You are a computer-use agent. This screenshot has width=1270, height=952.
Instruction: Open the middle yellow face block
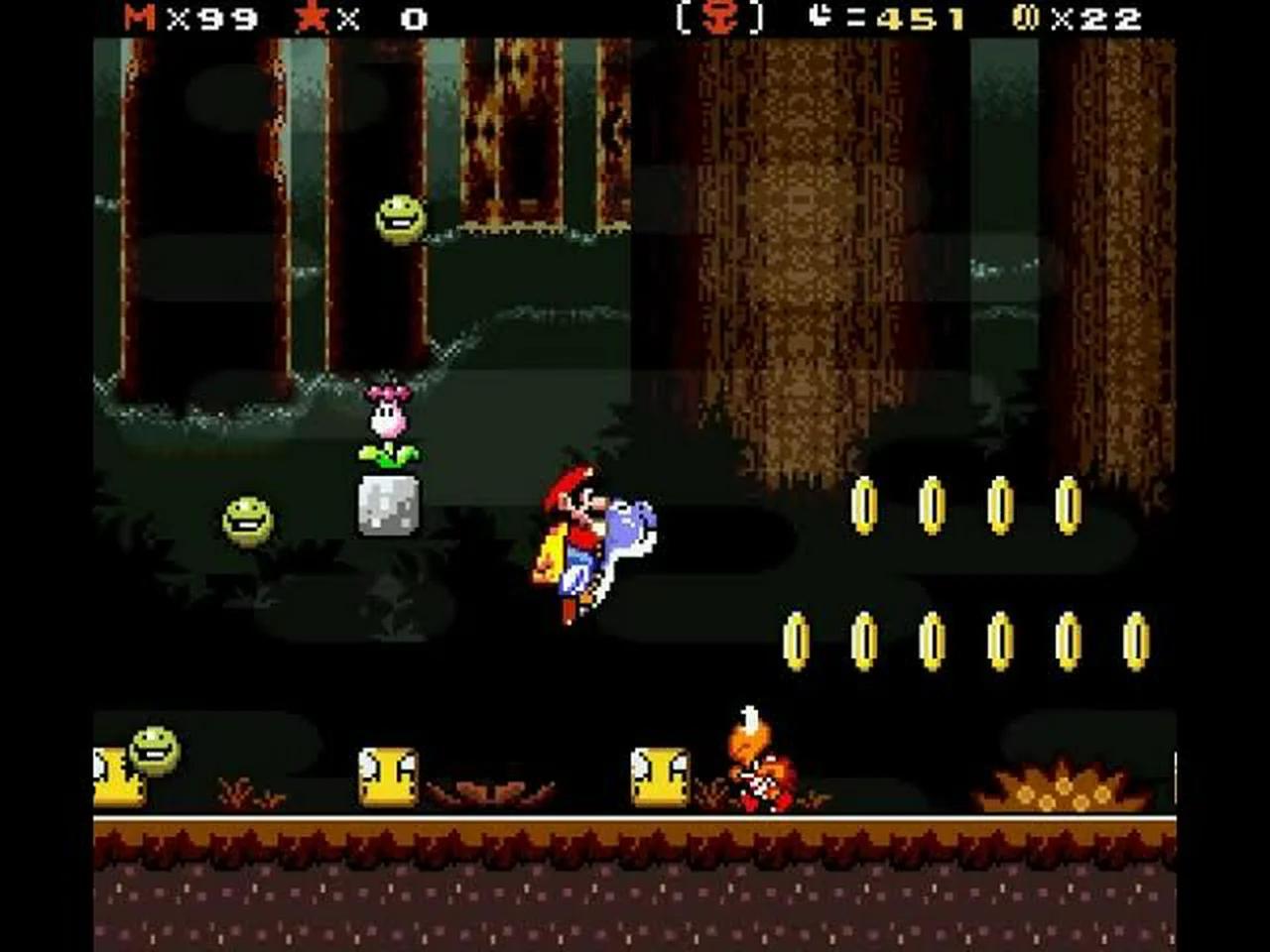(389, 778)
